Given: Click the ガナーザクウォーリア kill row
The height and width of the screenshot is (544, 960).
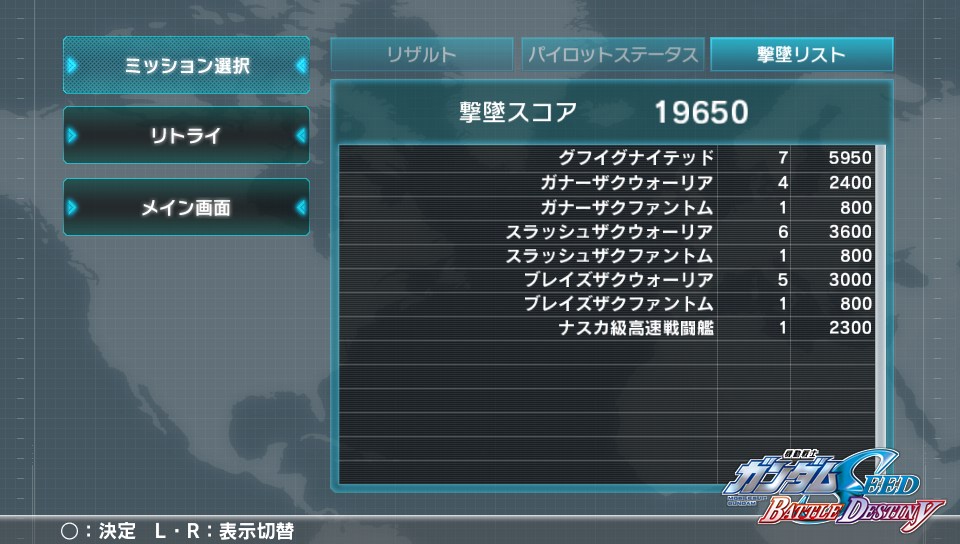Looking at the screenshot, I should (x=606, y=183).
